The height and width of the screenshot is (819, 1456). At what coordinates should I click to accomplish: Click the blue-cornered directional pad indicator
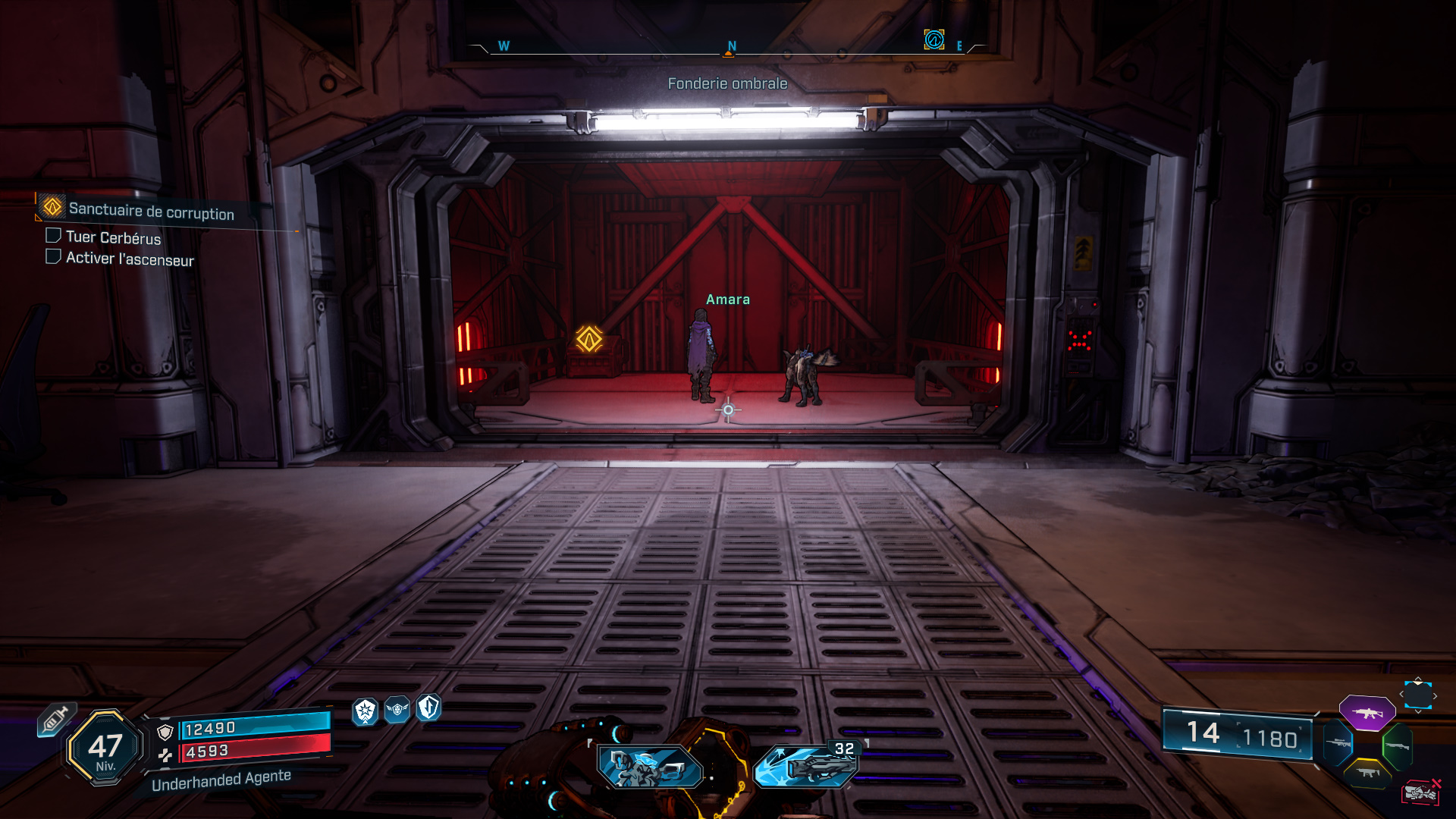coord(1417,695)
